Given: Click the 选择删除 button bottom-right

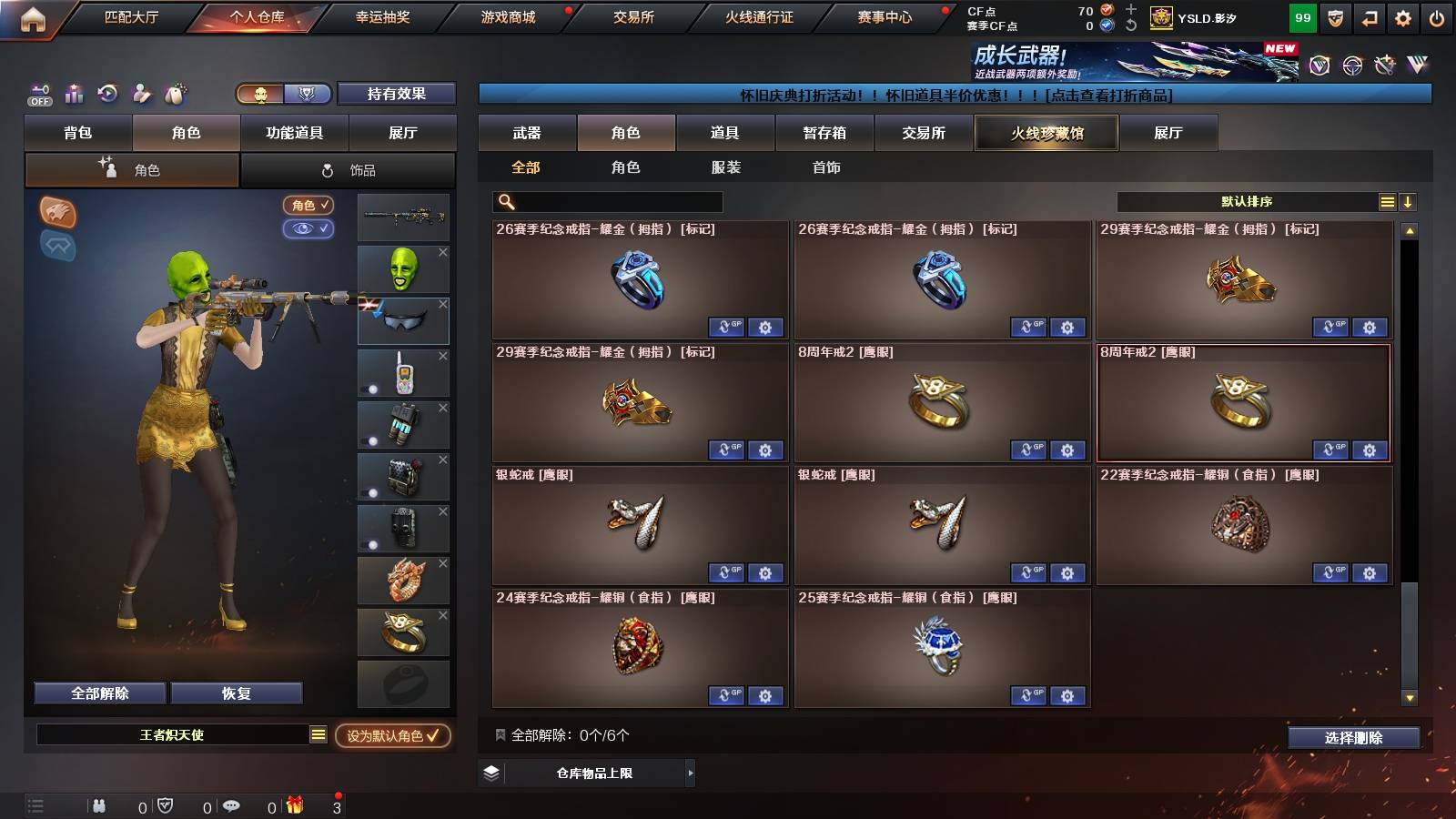Looking at the screenshot, I should click(x=1353, y=738).
